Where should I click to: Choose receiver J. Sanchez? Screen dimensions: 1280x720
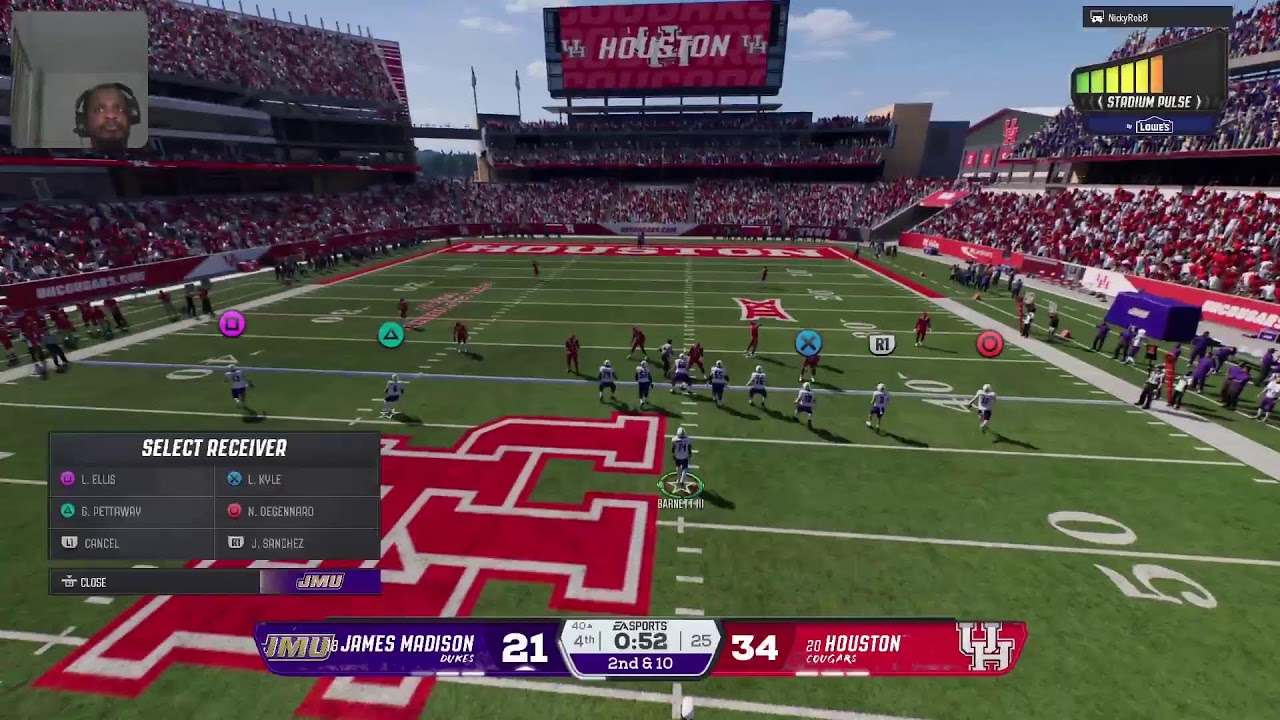(x=276, y=544)
